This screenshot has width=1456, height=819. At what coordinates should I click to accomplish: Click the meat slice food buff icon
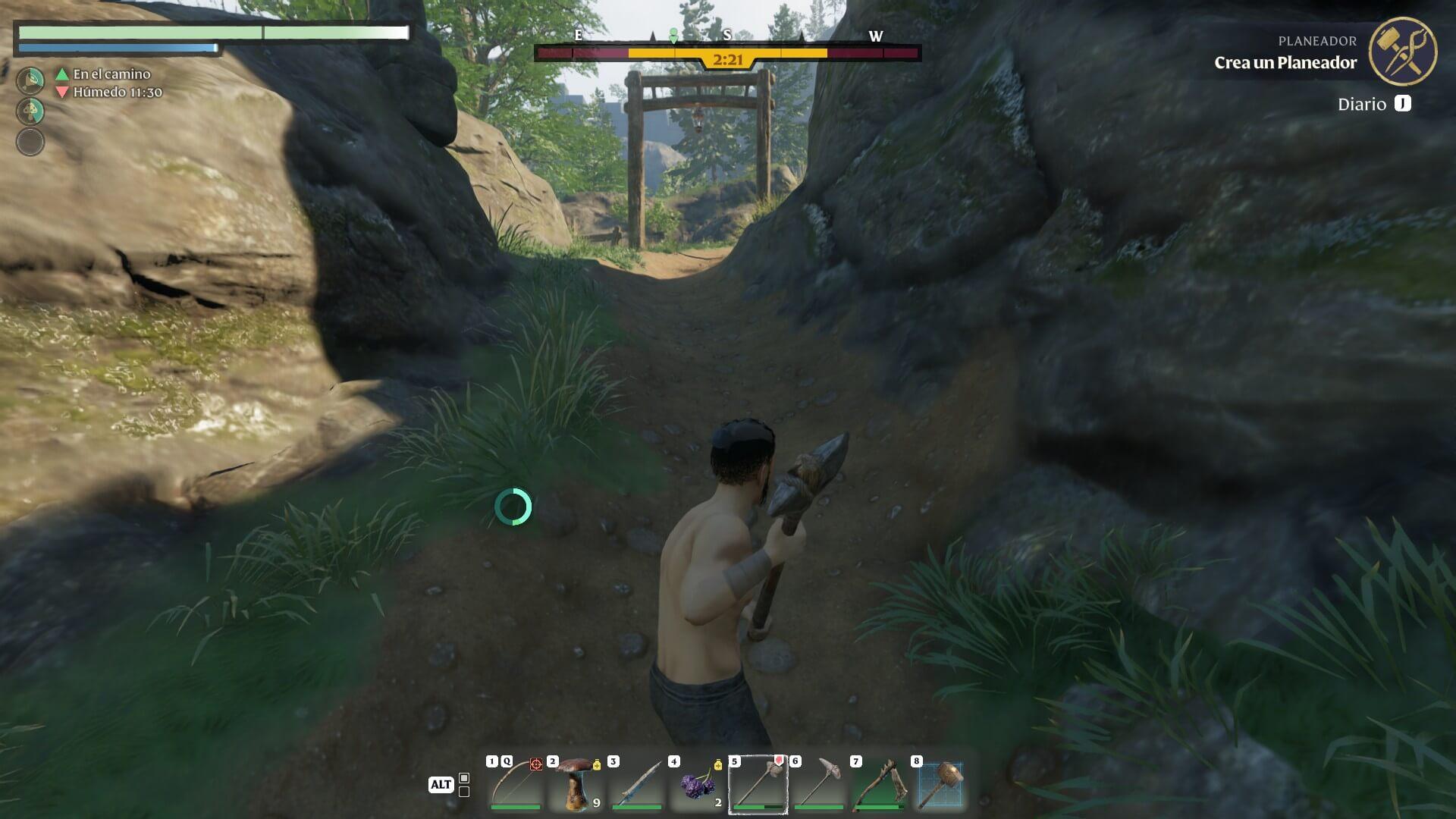coord(31,80)
